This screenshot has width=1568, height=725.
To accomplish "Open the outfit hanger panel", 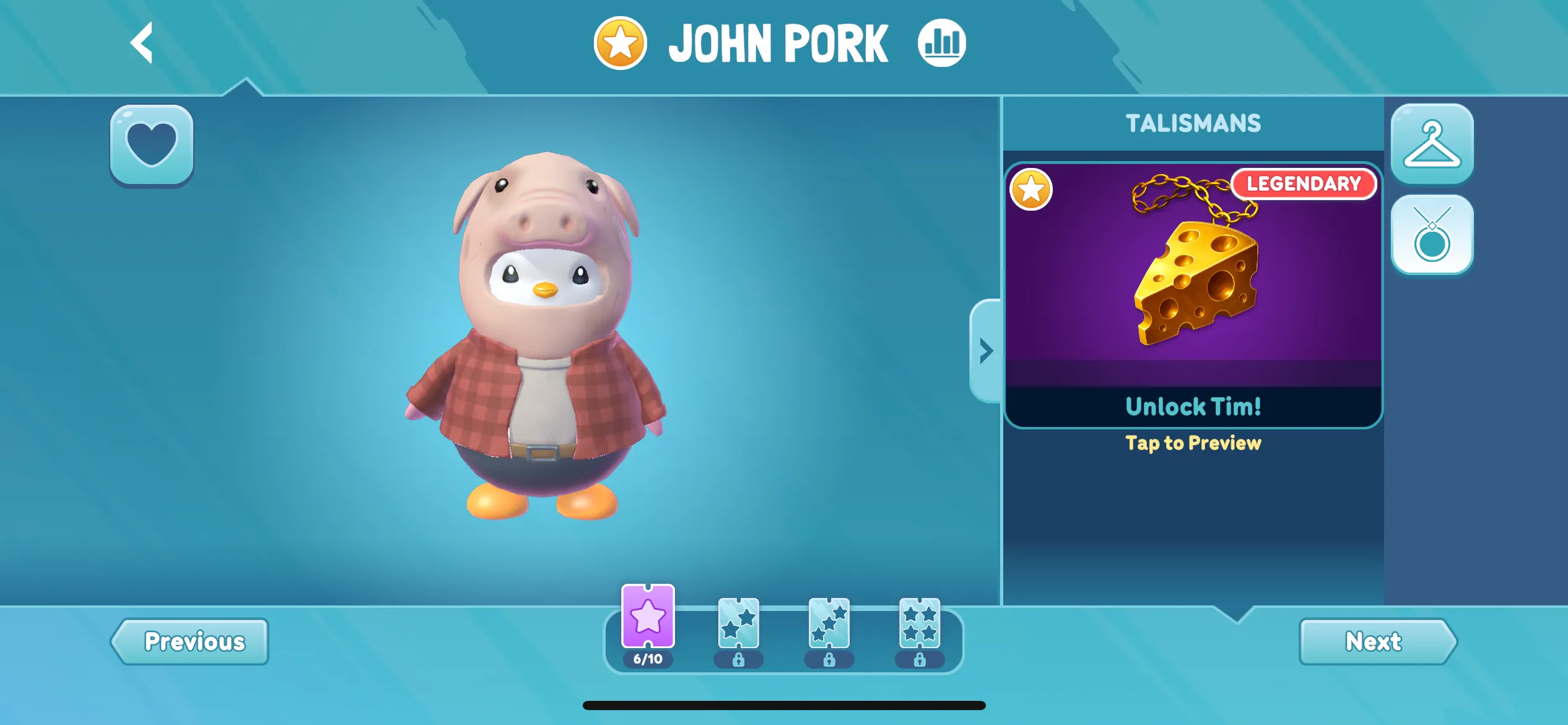I will pyautogui.click(x=1432, y=144).
